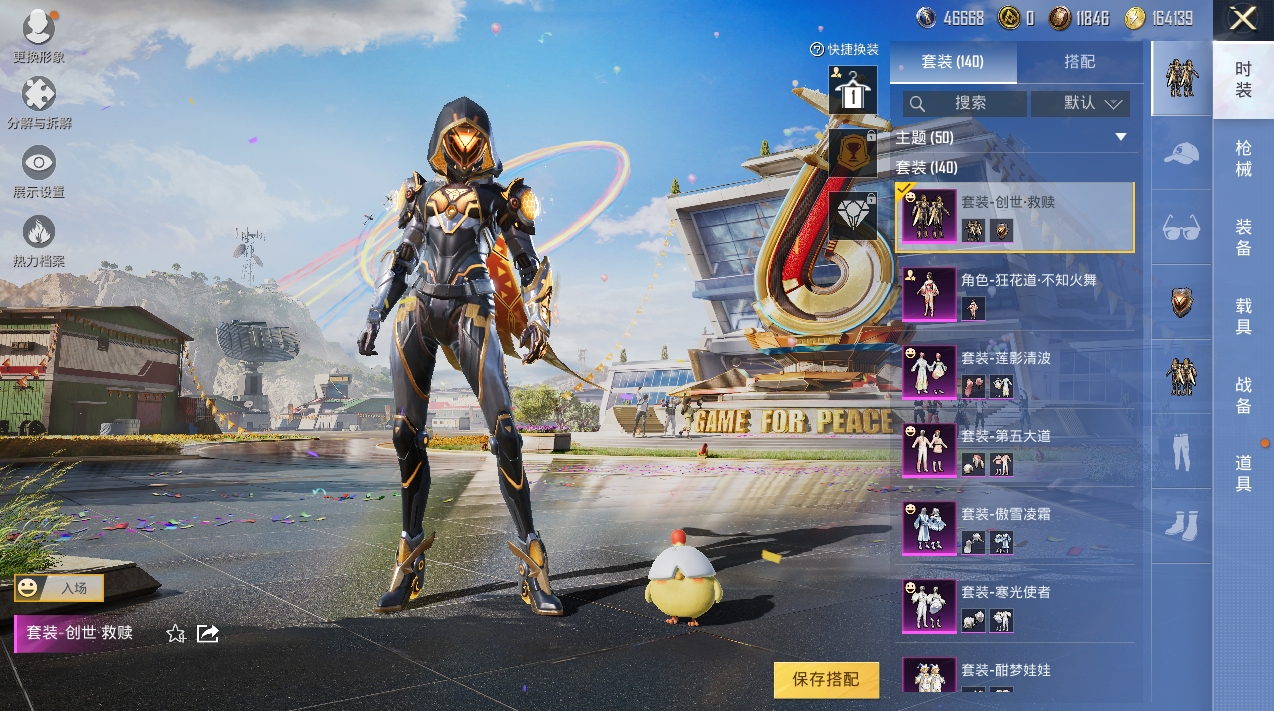Select the 套装-傲雪凌霜 outfit
Screen dimensions: 1274x711
click(1015, 528)
